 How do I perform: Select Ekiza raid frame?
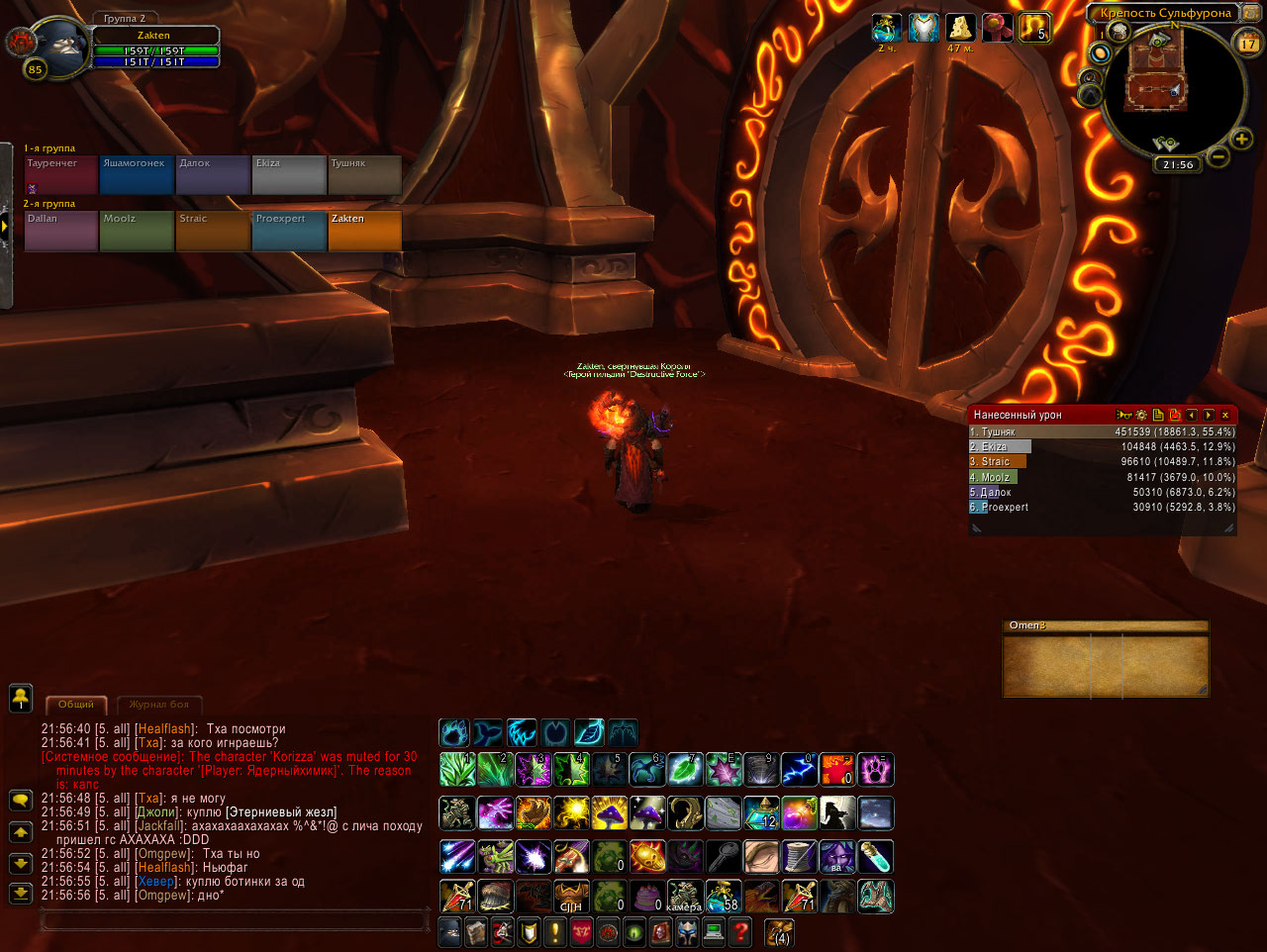289,175
